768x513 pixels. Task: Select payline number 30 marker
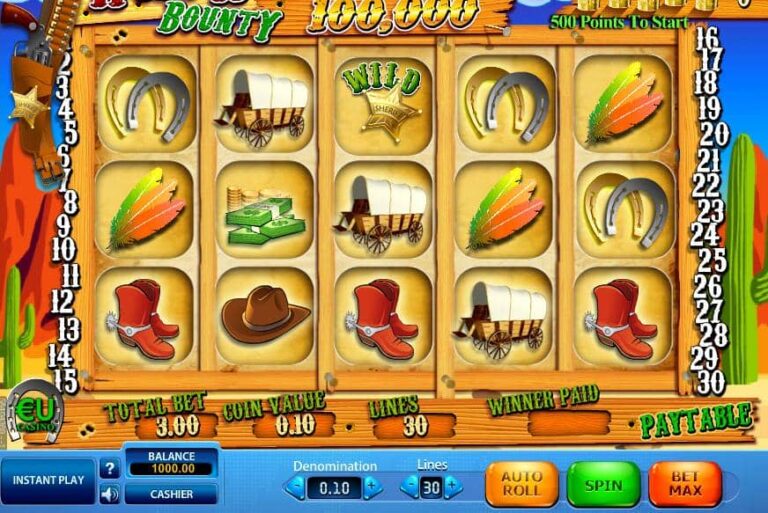click(707, 380)
